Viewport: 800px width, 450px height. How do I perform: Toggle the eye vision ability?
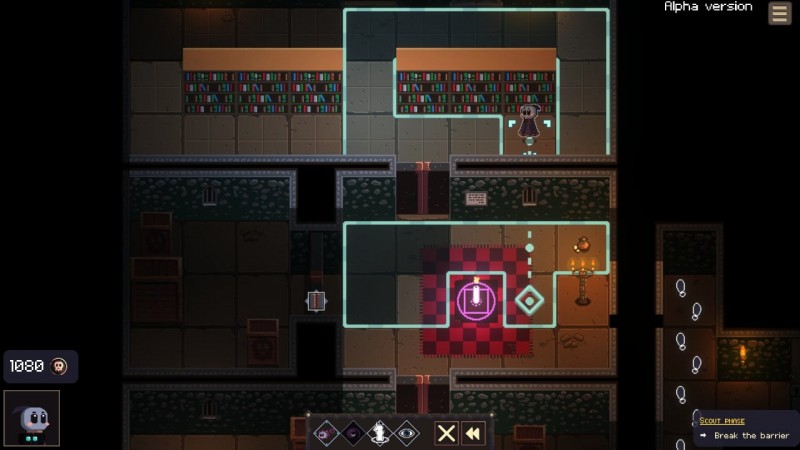pyautogui.click(x=406, y=433)
